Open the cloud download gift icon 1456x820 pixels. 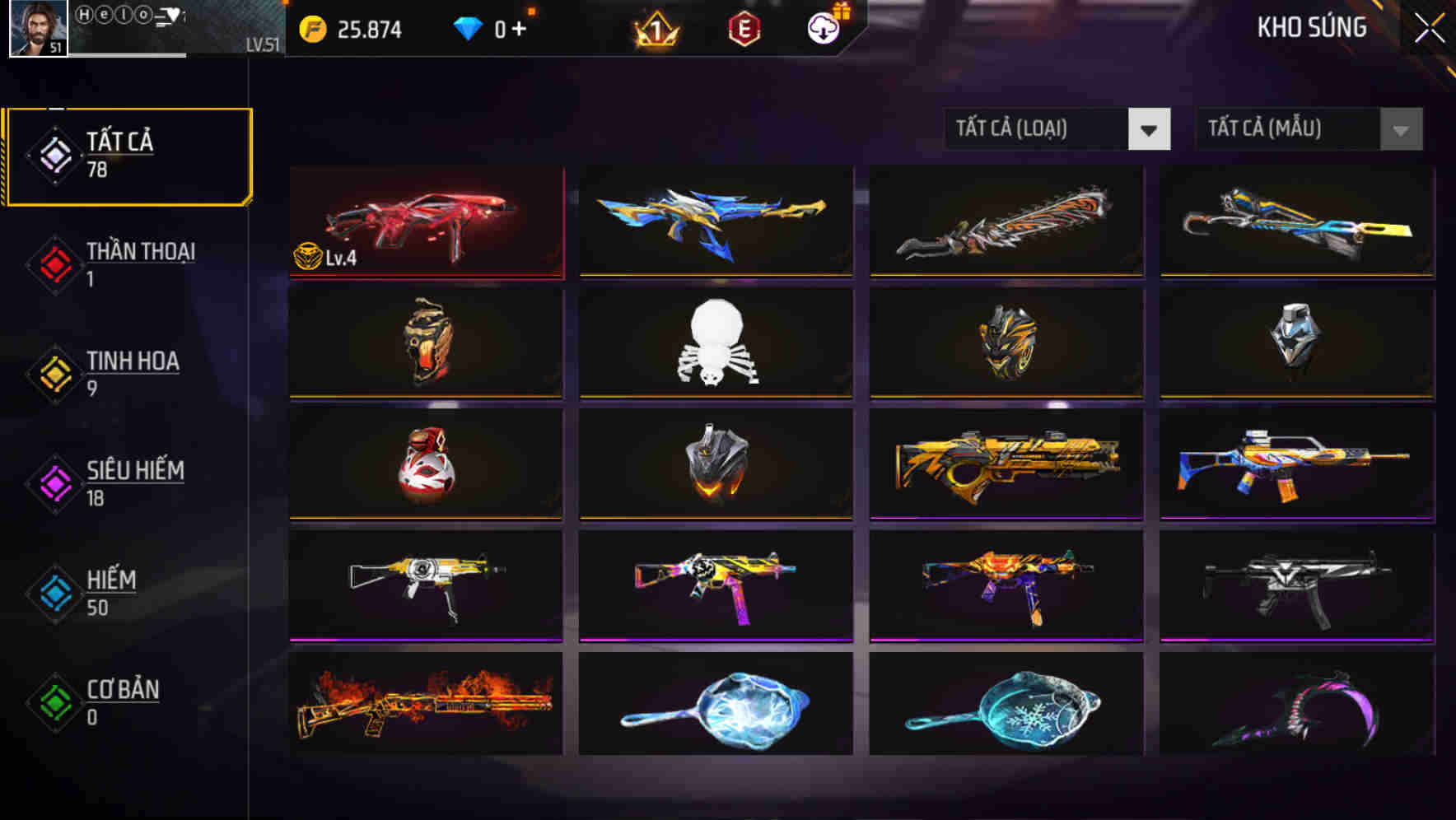[820, 27]
